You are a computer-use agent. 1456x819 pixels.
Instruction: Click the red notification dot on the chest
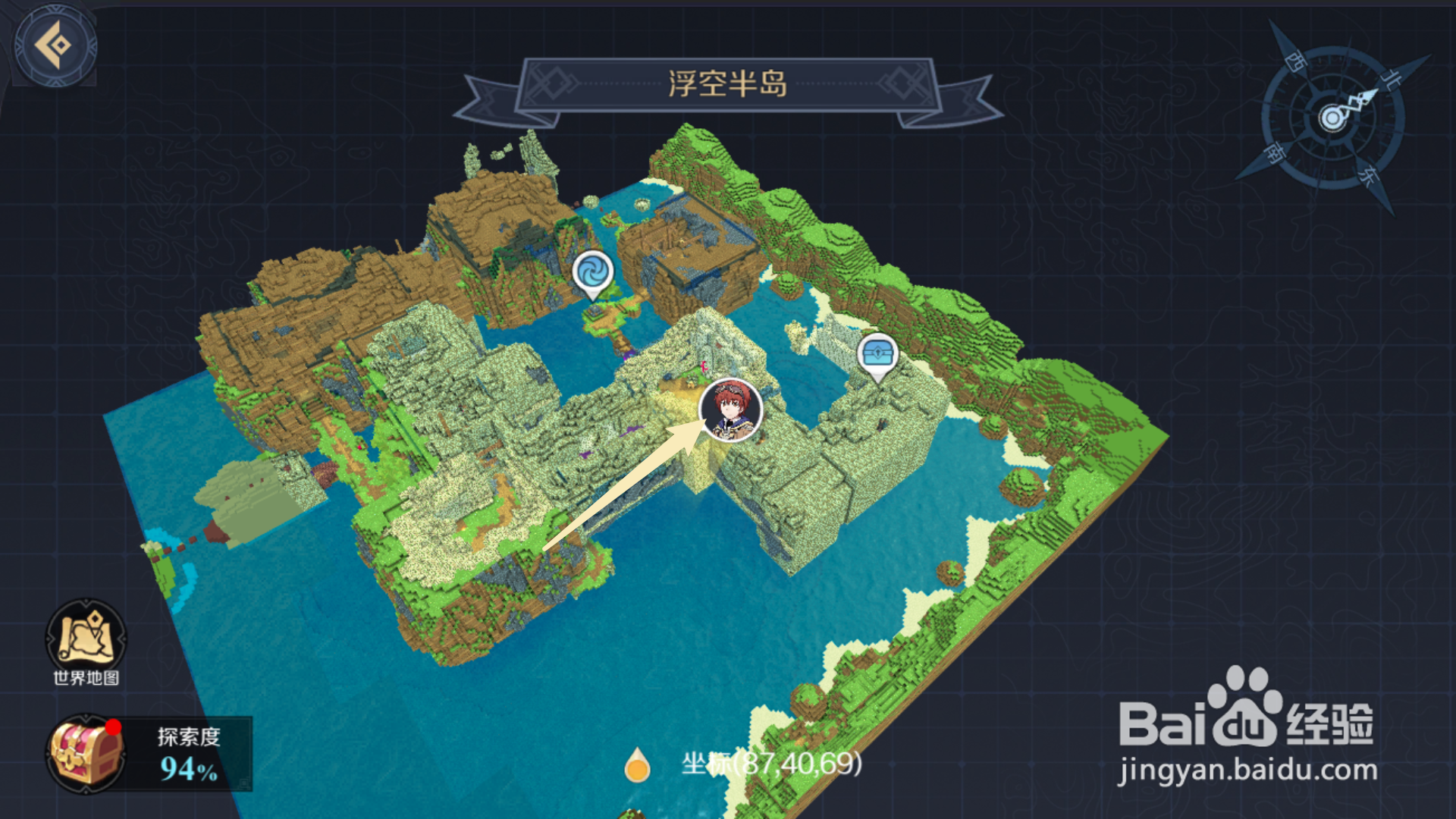pyautogui.click(x=114, y=726)
